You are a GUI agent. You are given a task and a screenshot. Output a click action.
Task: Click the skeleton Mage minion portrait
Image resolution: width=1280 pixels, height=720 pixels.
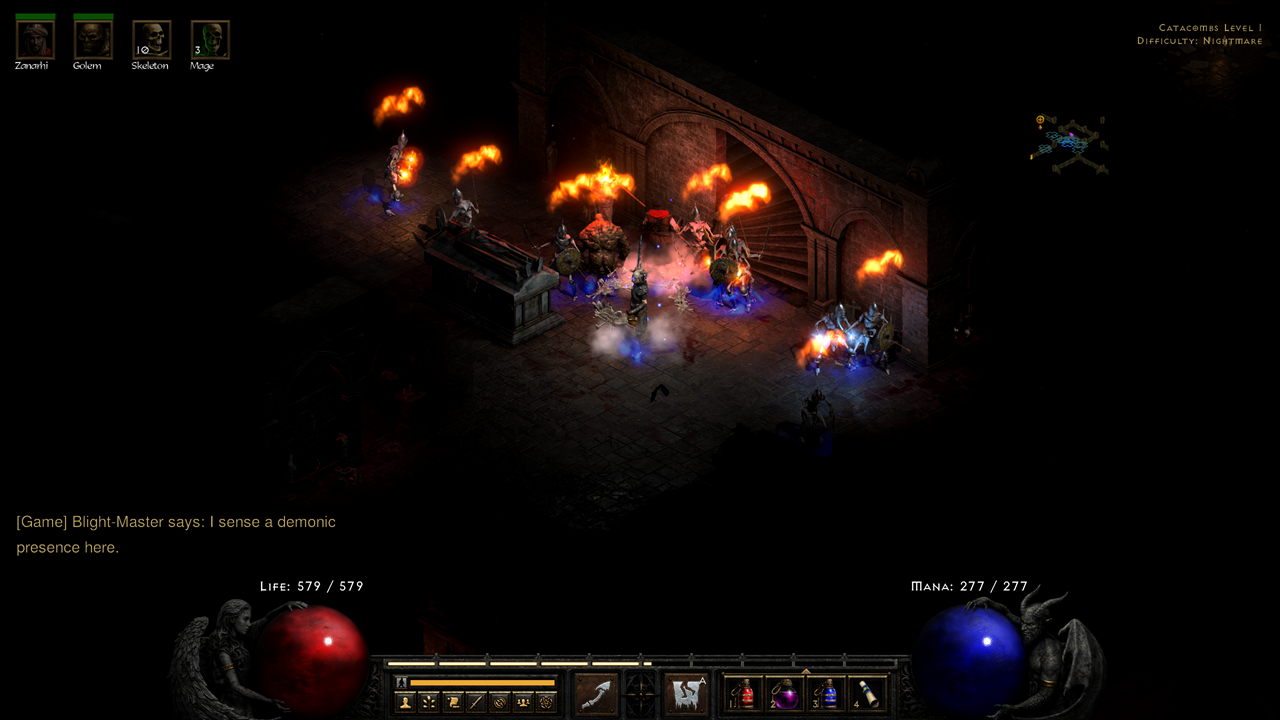tap(210, 40)
